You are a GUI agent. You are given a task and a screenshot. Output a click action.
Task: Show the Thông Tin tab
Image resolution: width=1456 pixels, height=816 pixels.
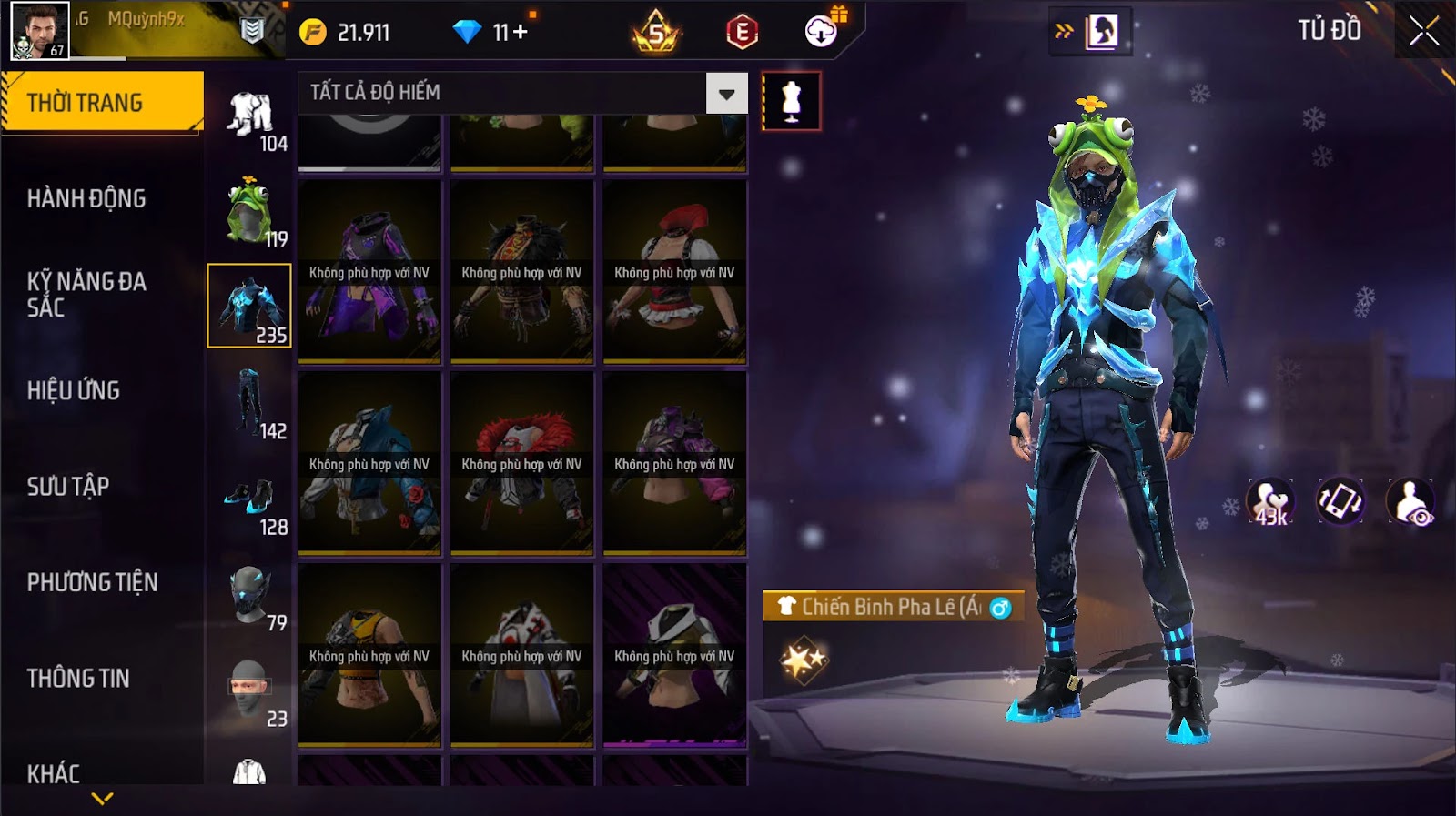[78, 678]
